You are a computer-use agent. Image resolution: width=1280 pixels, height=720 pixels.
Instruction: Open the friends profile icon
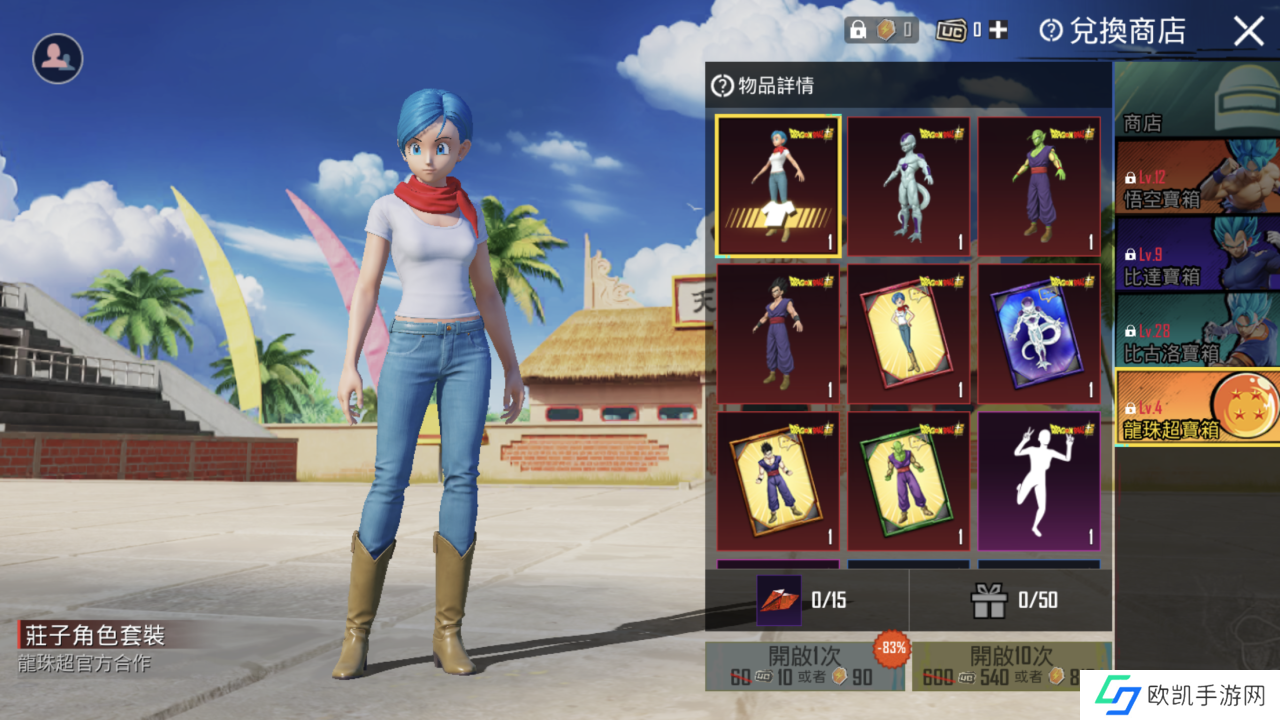pos(57,59)
